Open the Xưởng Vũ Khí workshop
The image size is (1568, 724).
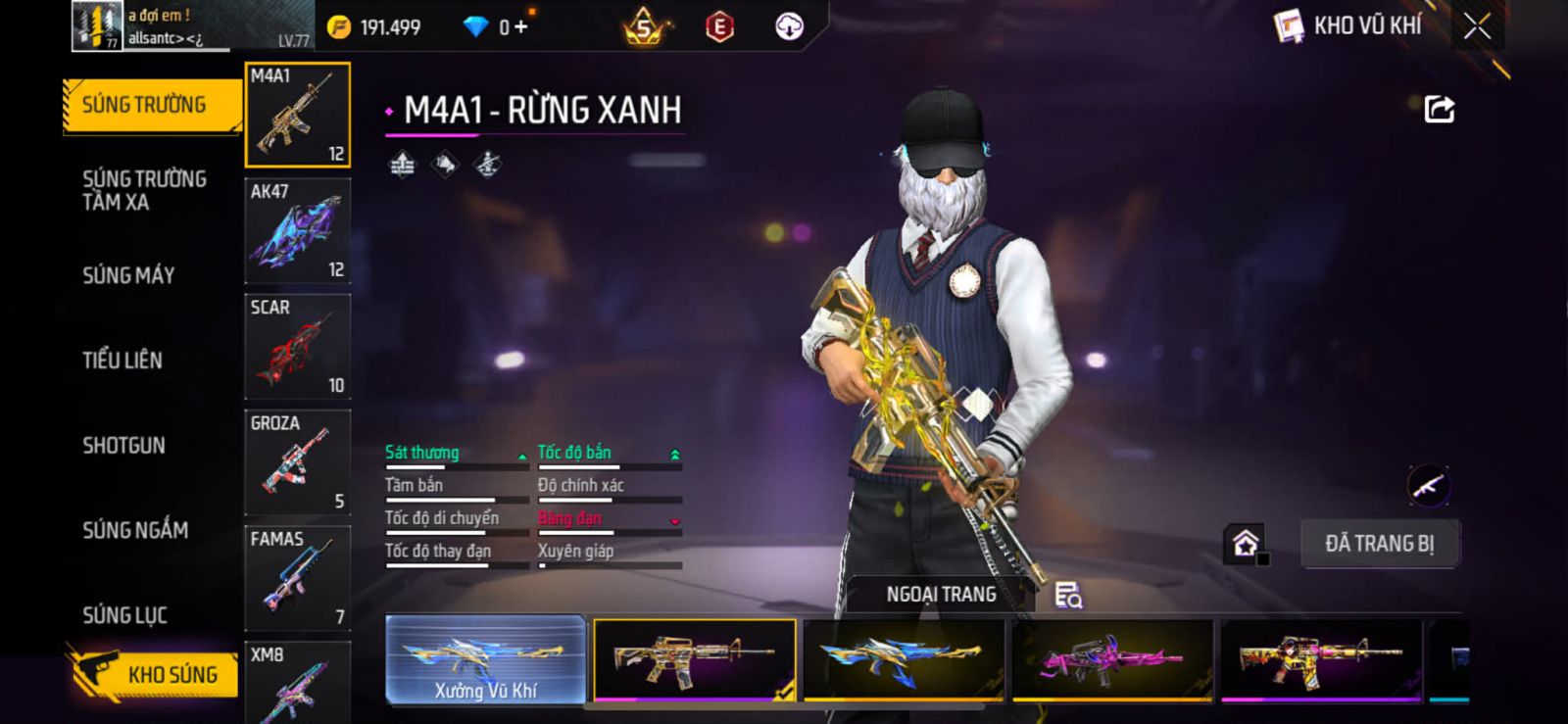tap(486, 659)
